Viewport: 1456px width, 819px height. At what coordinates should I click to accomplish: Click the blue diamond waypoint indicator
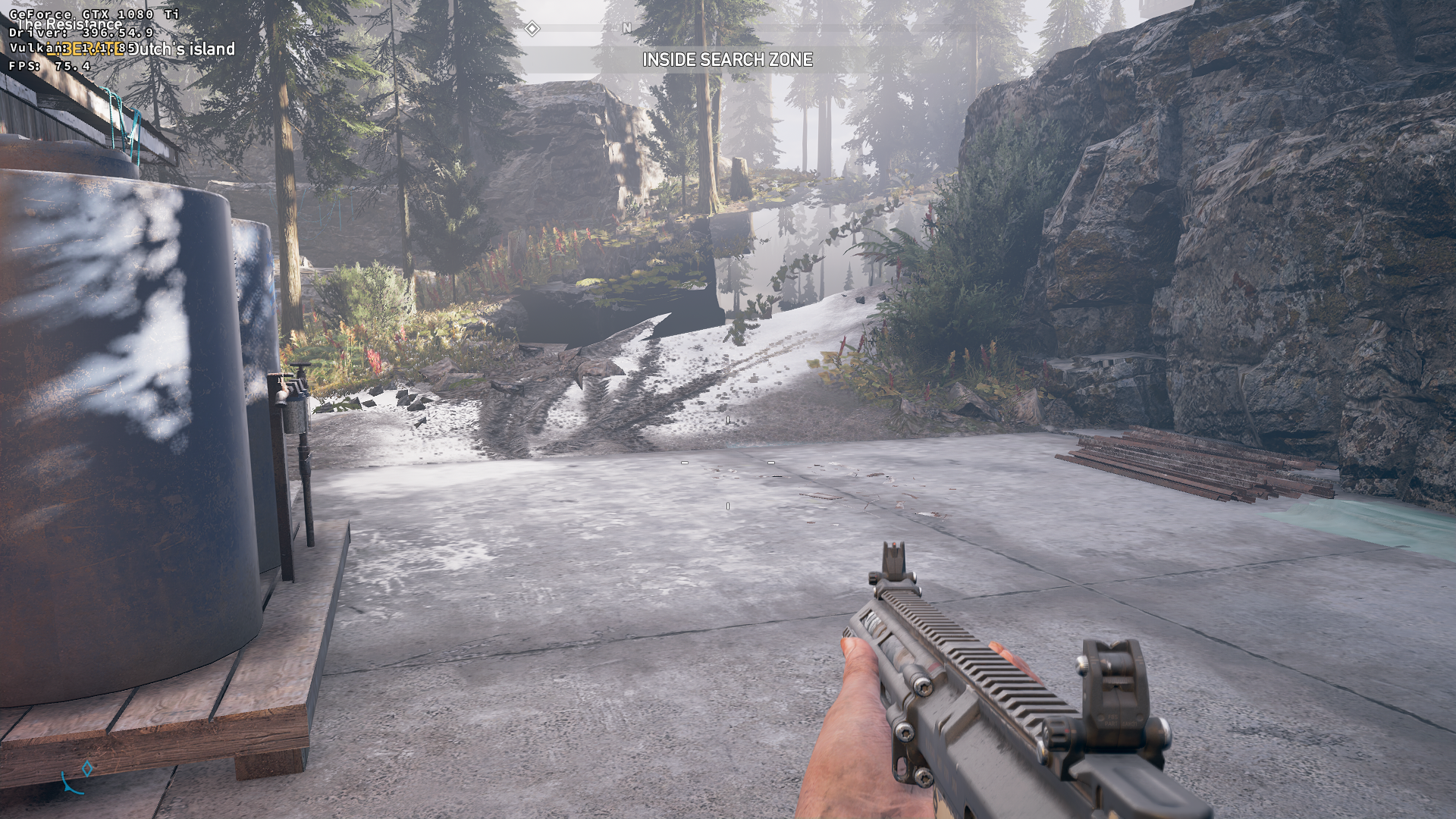(88, 769)
